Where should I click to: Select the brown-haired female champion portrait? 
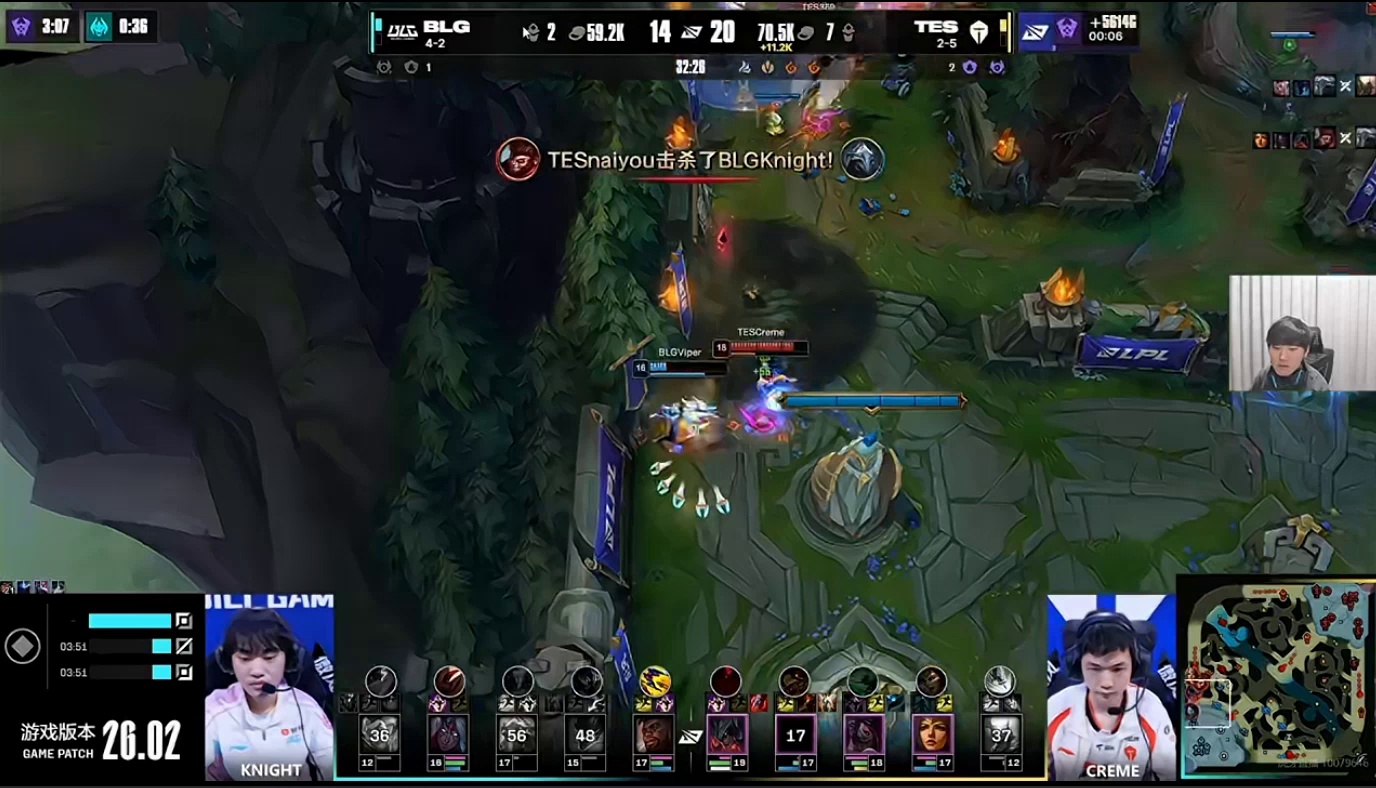932,735
